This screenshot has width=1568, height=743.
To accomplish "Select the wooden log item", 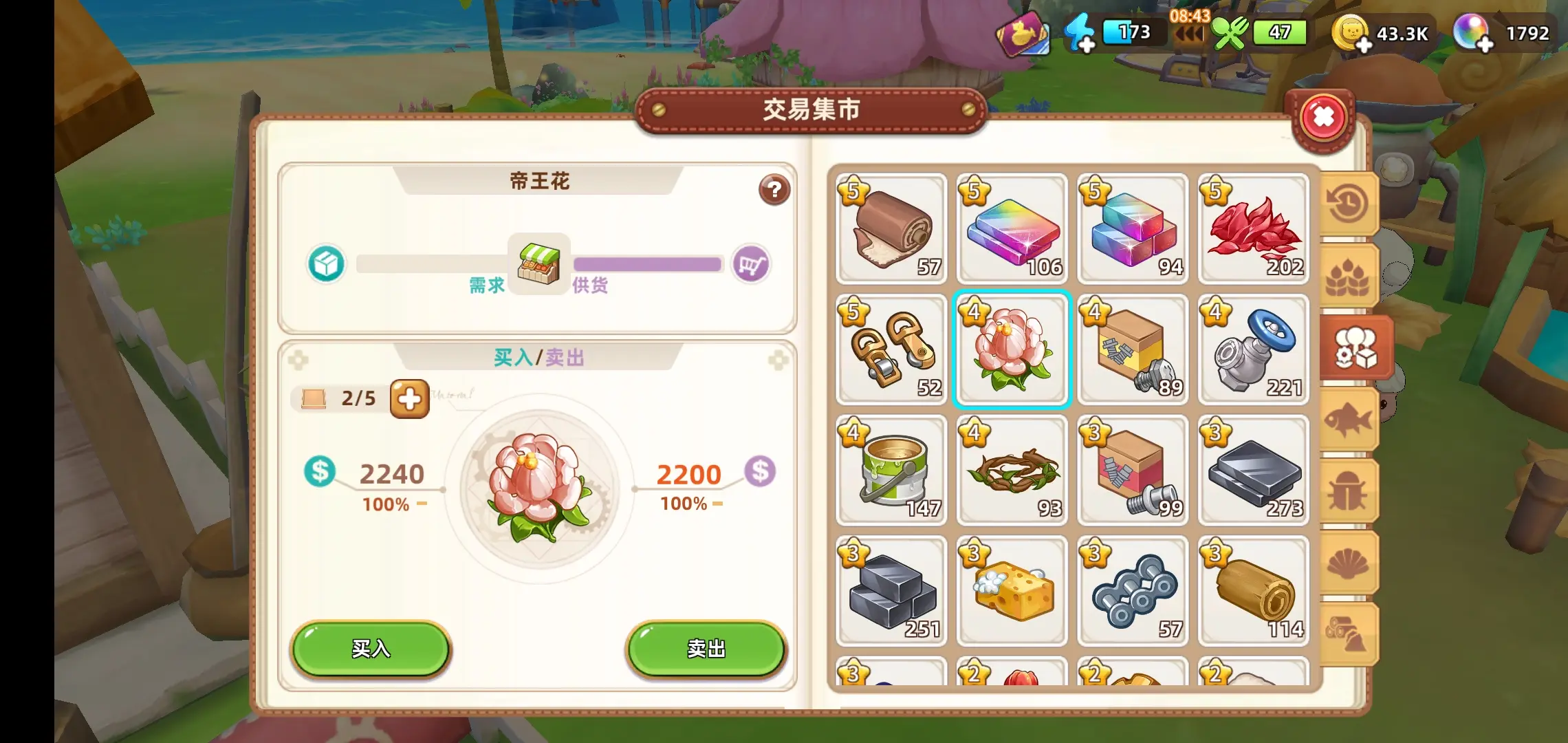I will click(1253, 591).
